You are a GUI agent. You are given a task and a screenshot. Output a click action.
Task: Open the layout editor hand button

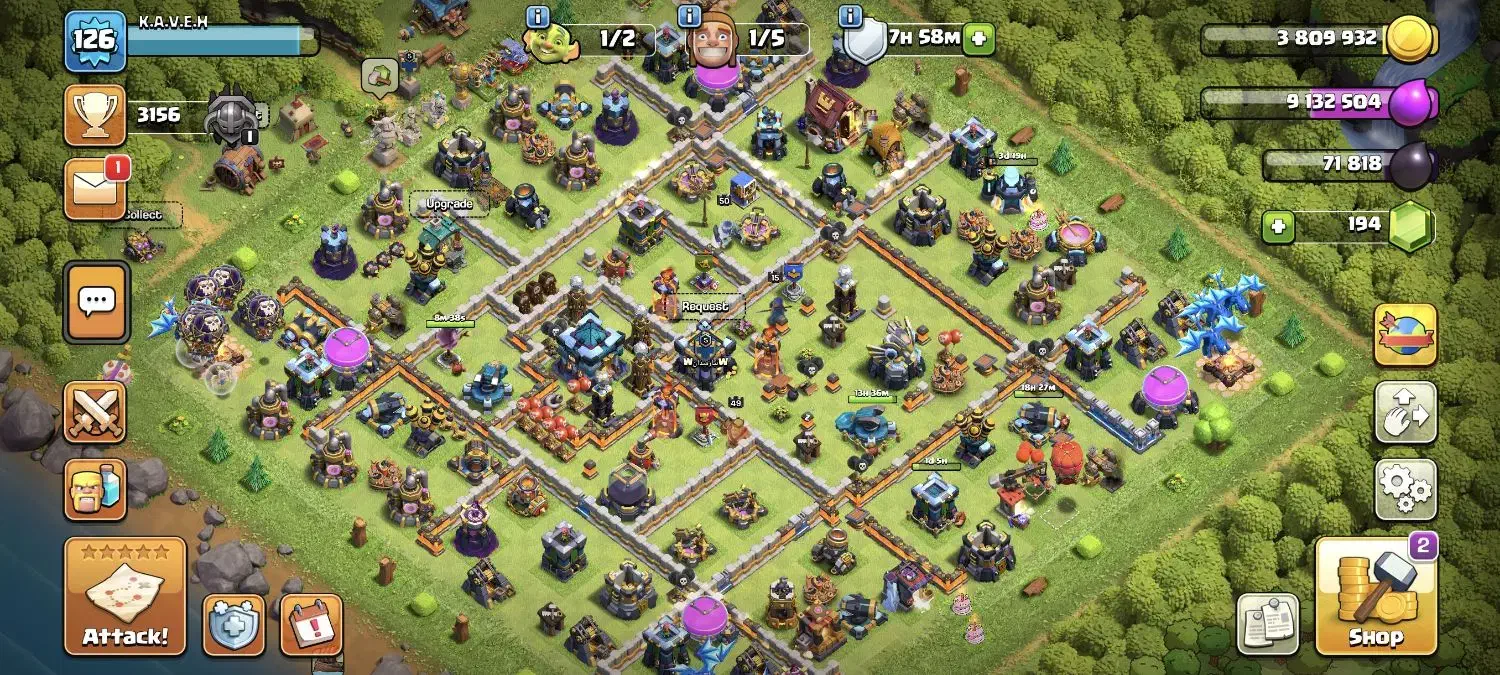pyautogui.click(x=1405, y=412)
